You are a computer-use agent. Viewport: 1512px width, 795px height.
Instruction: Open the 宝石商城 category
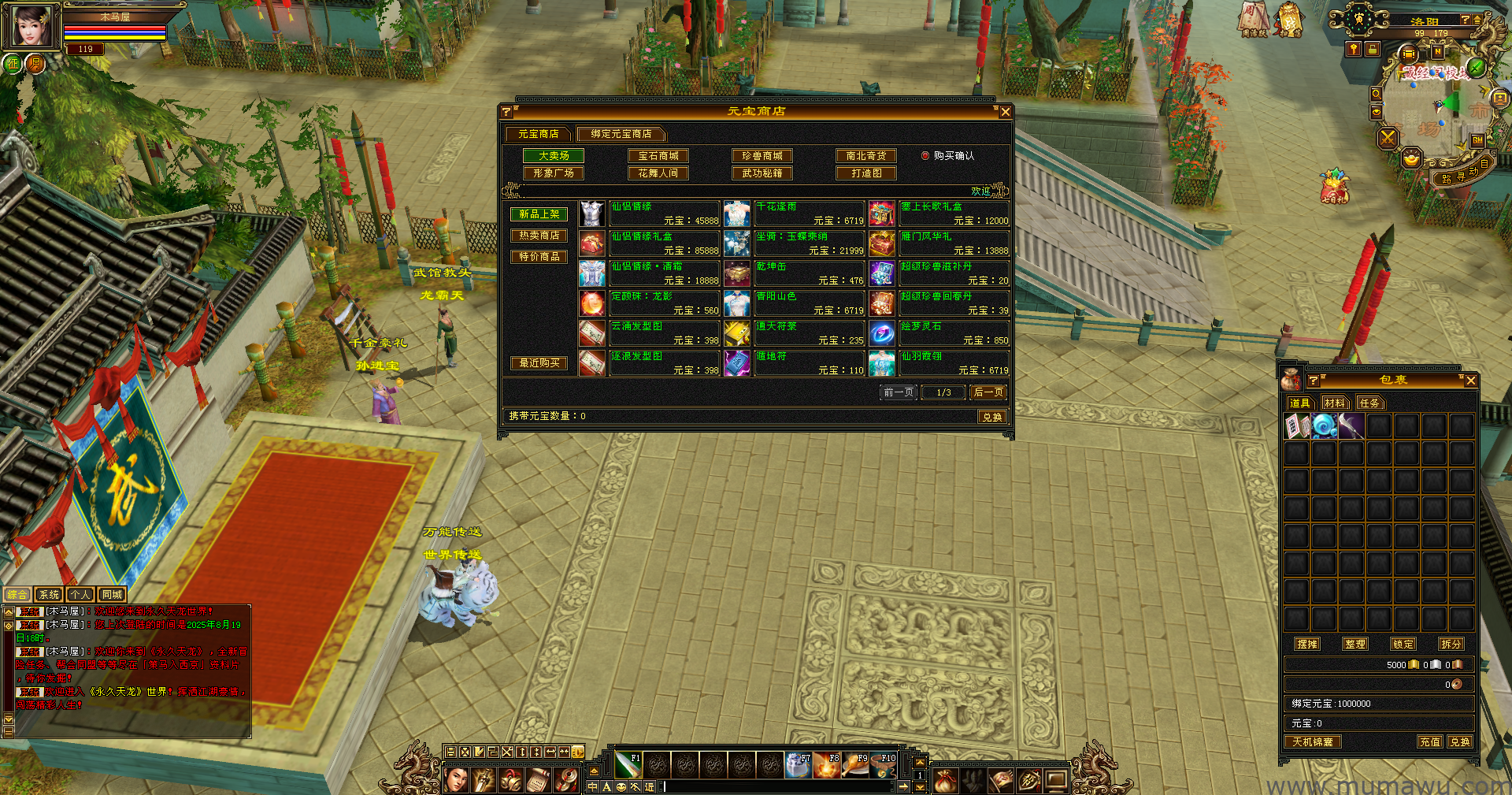tap(658, 156)
